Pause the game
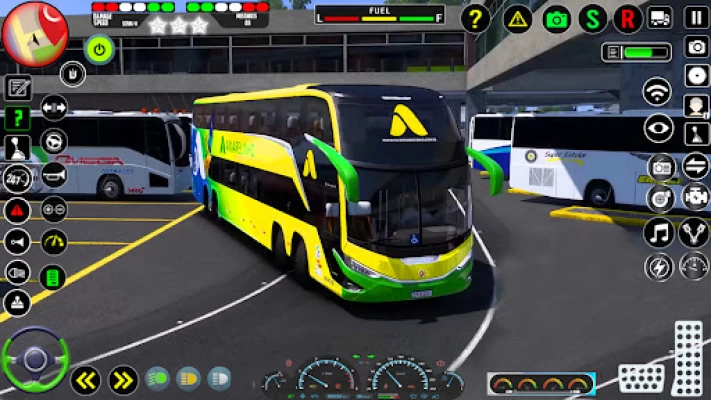The image size is (711, 400). pos(696,17)
